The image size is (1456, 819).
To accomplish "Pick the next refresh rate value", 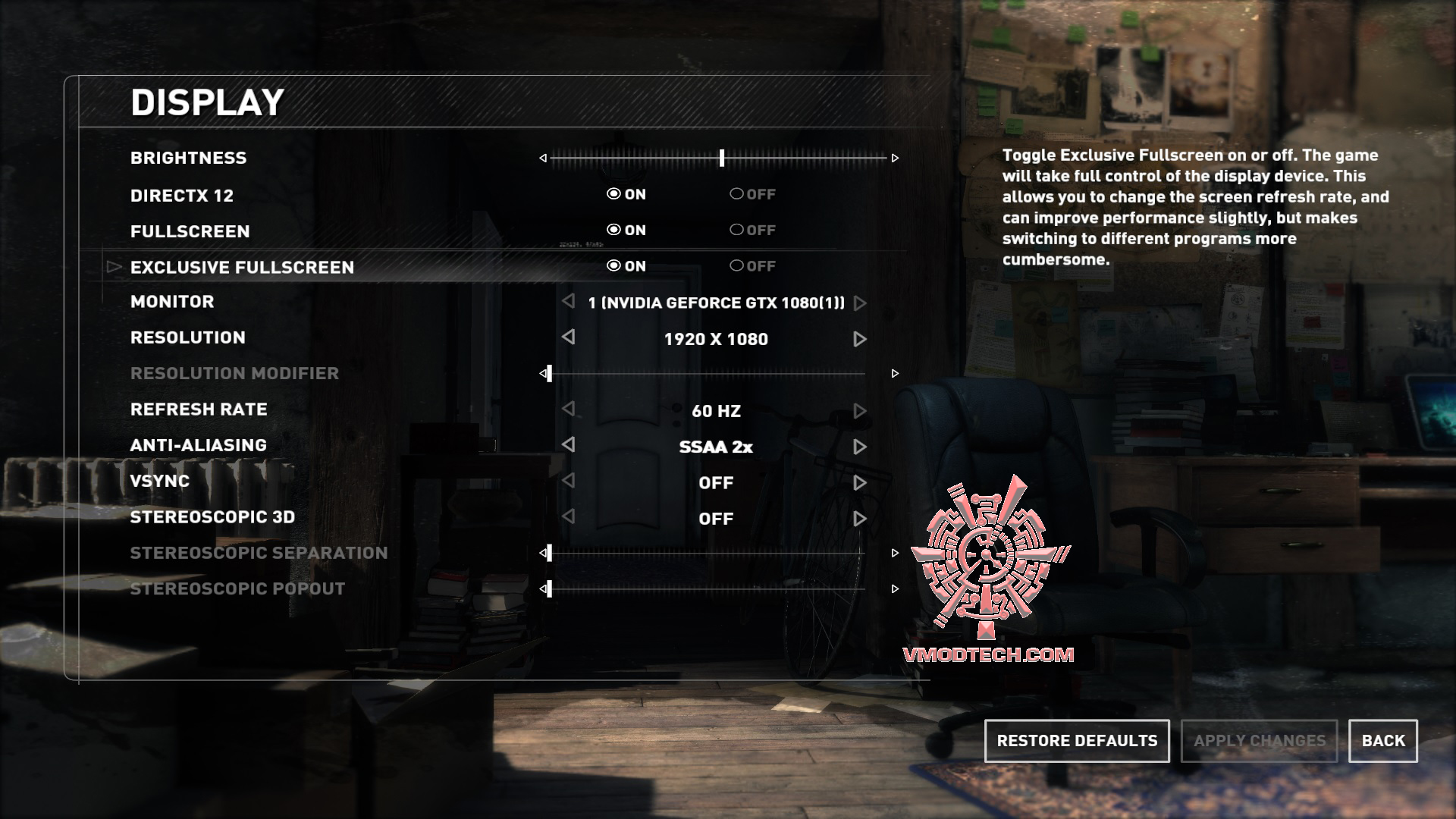I will point(859,411).
